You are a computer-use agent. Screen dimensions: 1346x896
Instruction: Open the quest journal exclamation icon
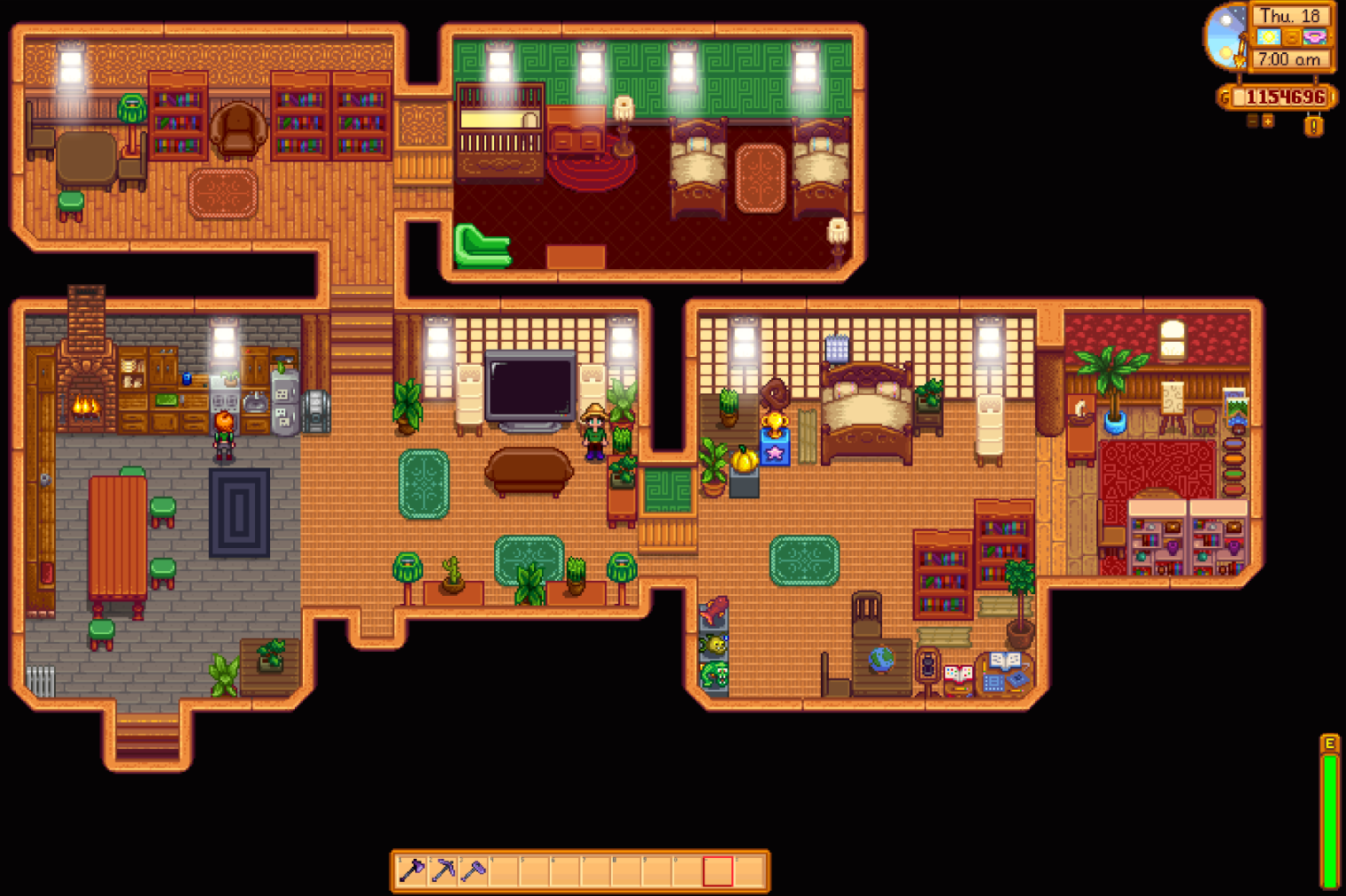click(x=1314, y=126)
